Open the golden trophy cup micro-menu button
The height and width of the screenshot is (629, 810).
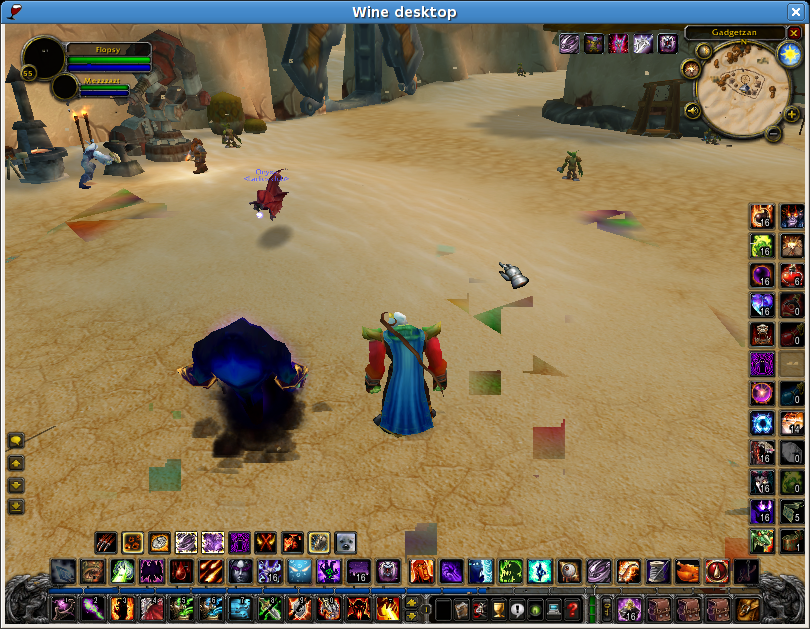click(x=499, y=608)
